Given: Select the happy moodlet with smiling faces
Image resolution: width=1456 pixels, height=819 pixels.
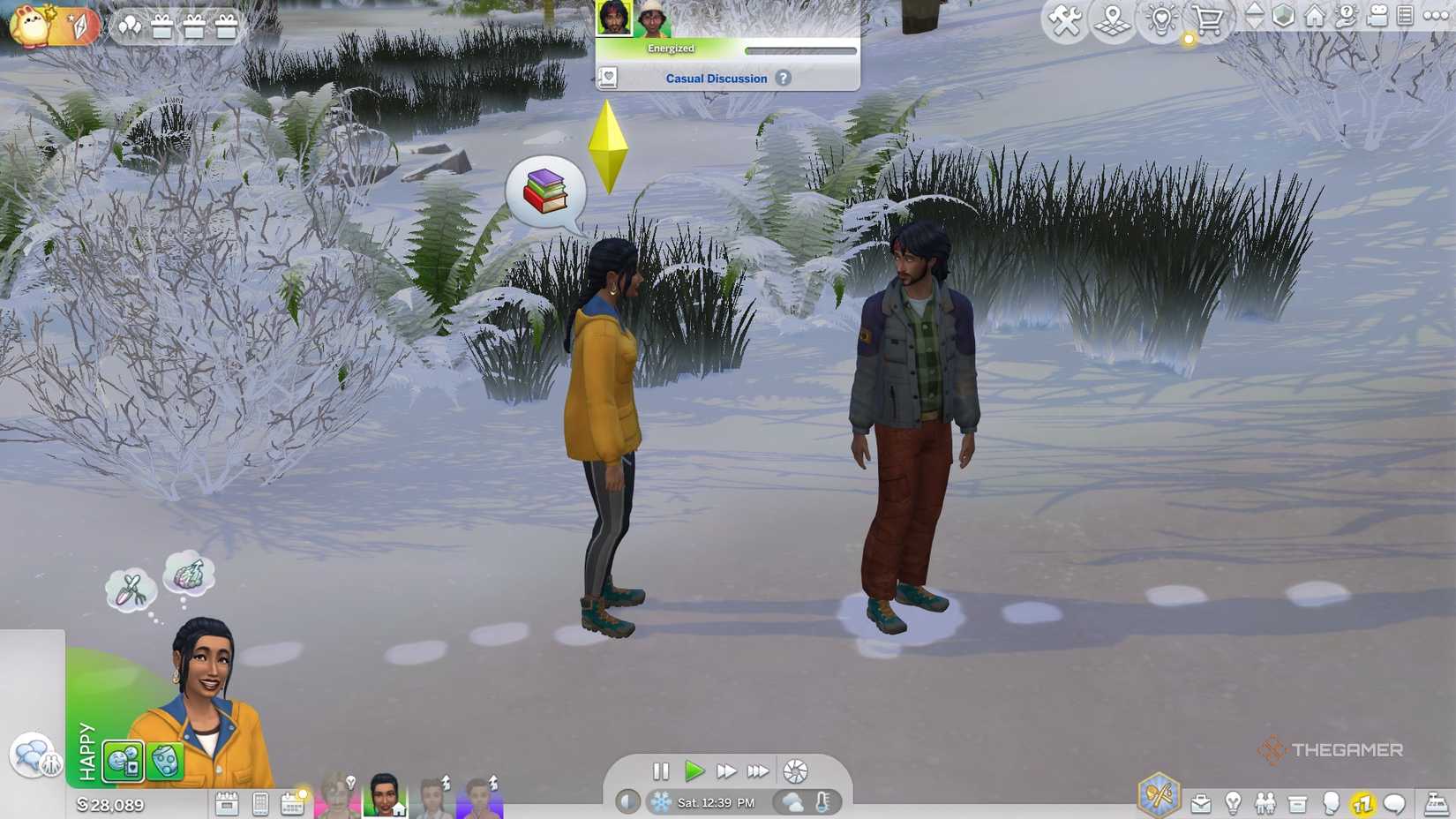Looking at the screenshot, I should coord(124,761).
